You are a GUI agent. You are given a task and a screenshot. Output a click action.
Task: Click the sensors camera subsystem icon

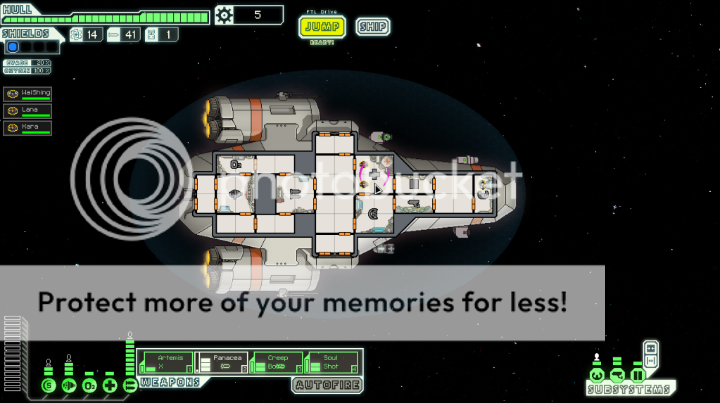617,376
